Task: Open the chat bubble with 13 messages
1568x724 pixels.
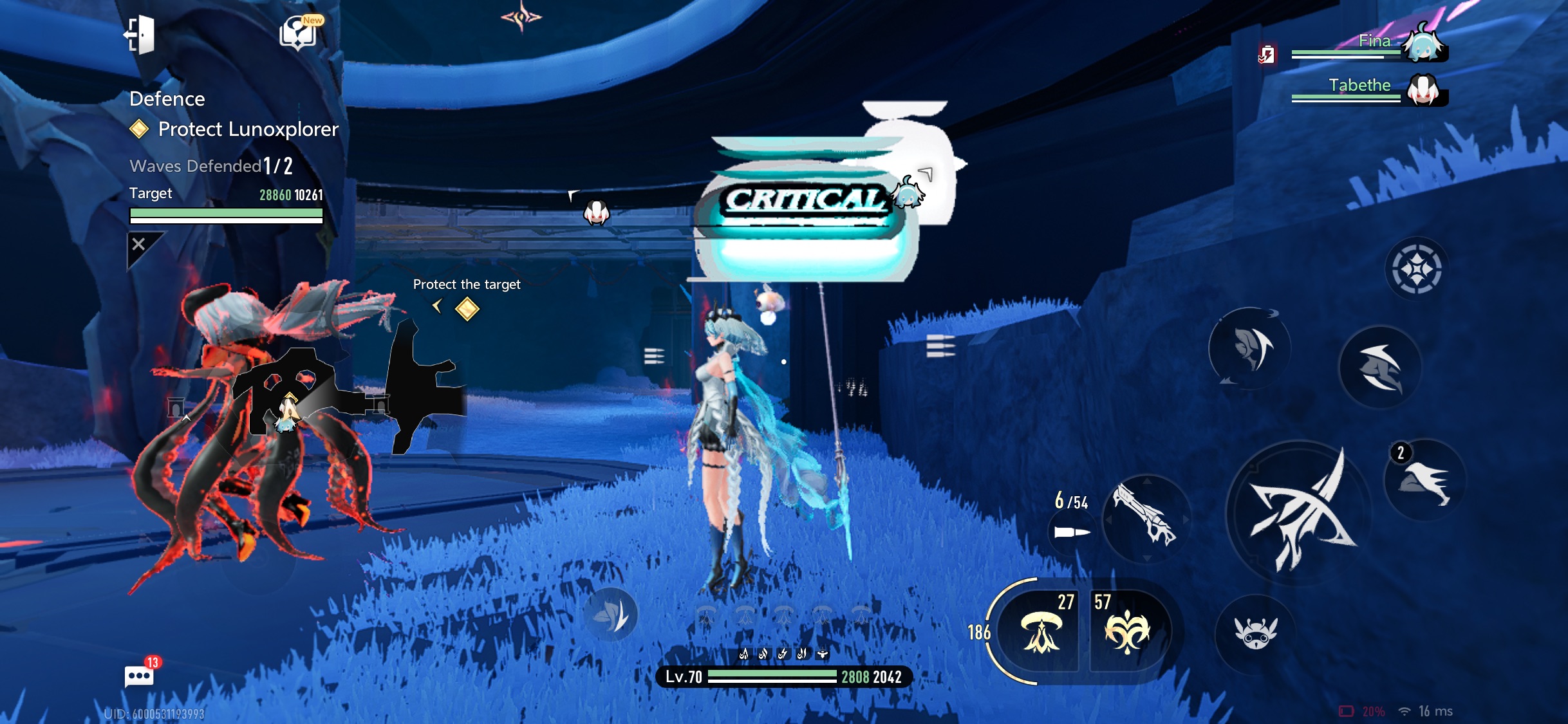Action: click(139, 676)
